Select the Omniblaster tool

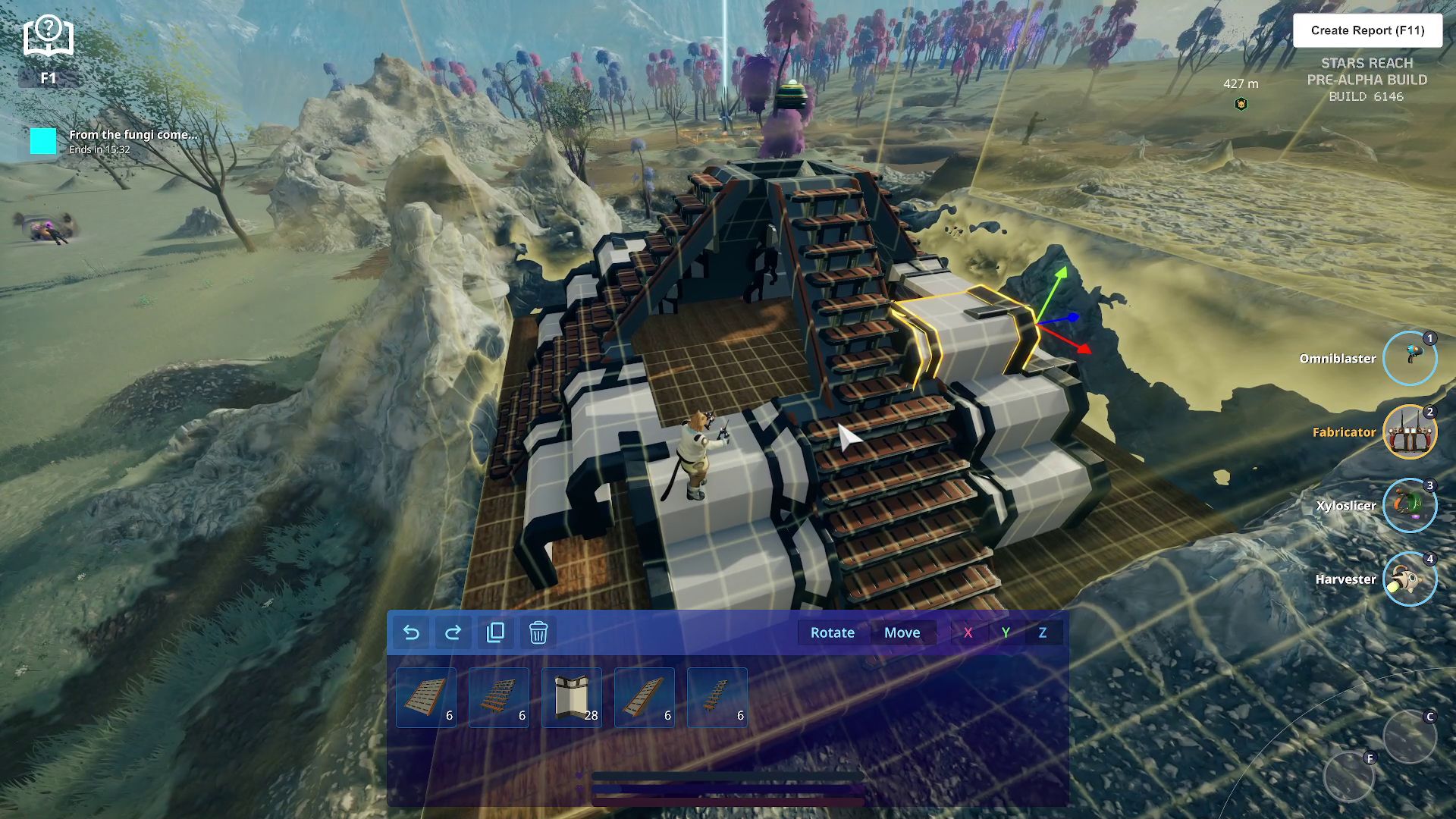point(1409,358)
